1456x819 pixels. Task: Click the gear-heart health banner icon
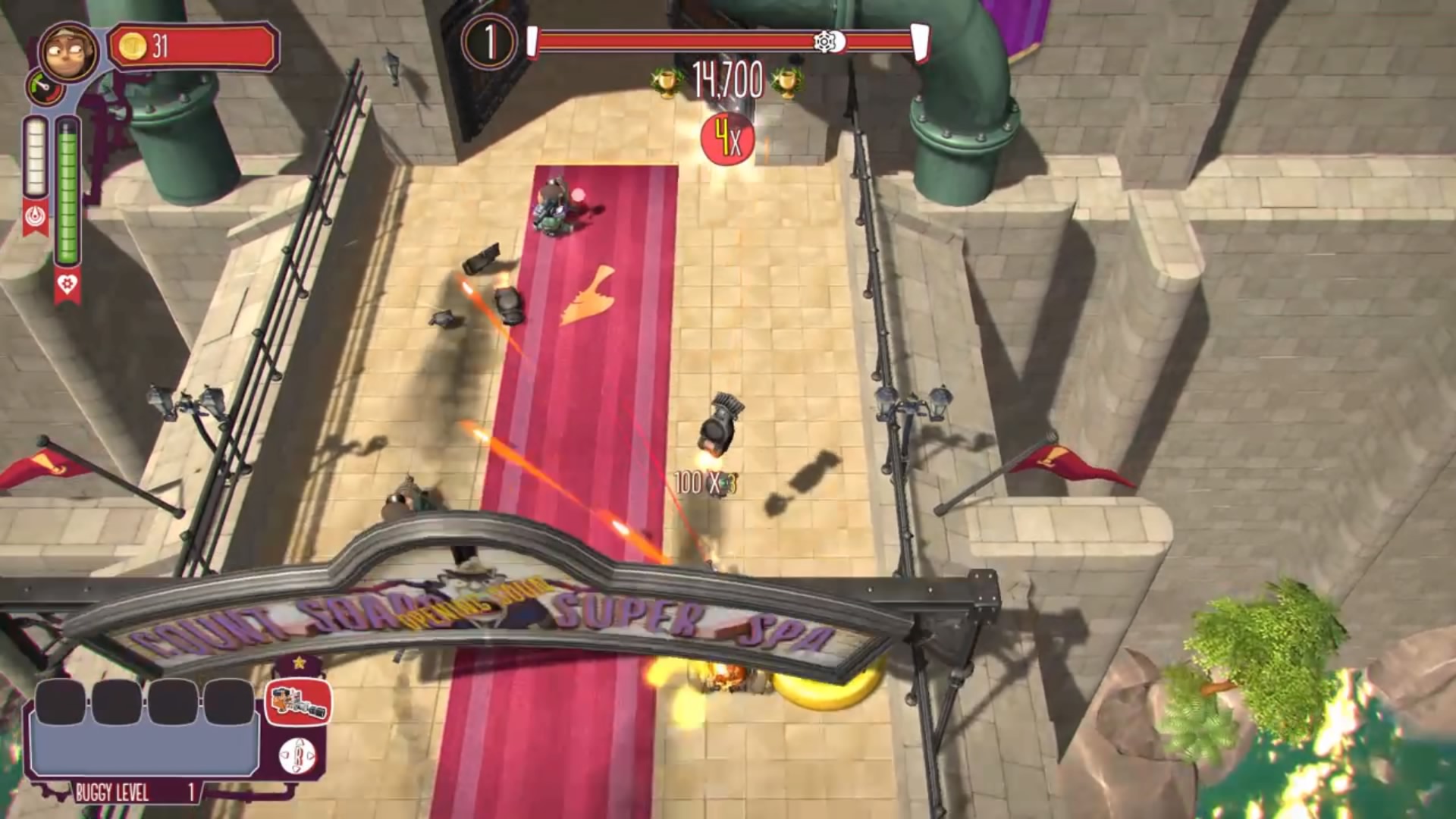pyautogui.click(x=67, y=285)
